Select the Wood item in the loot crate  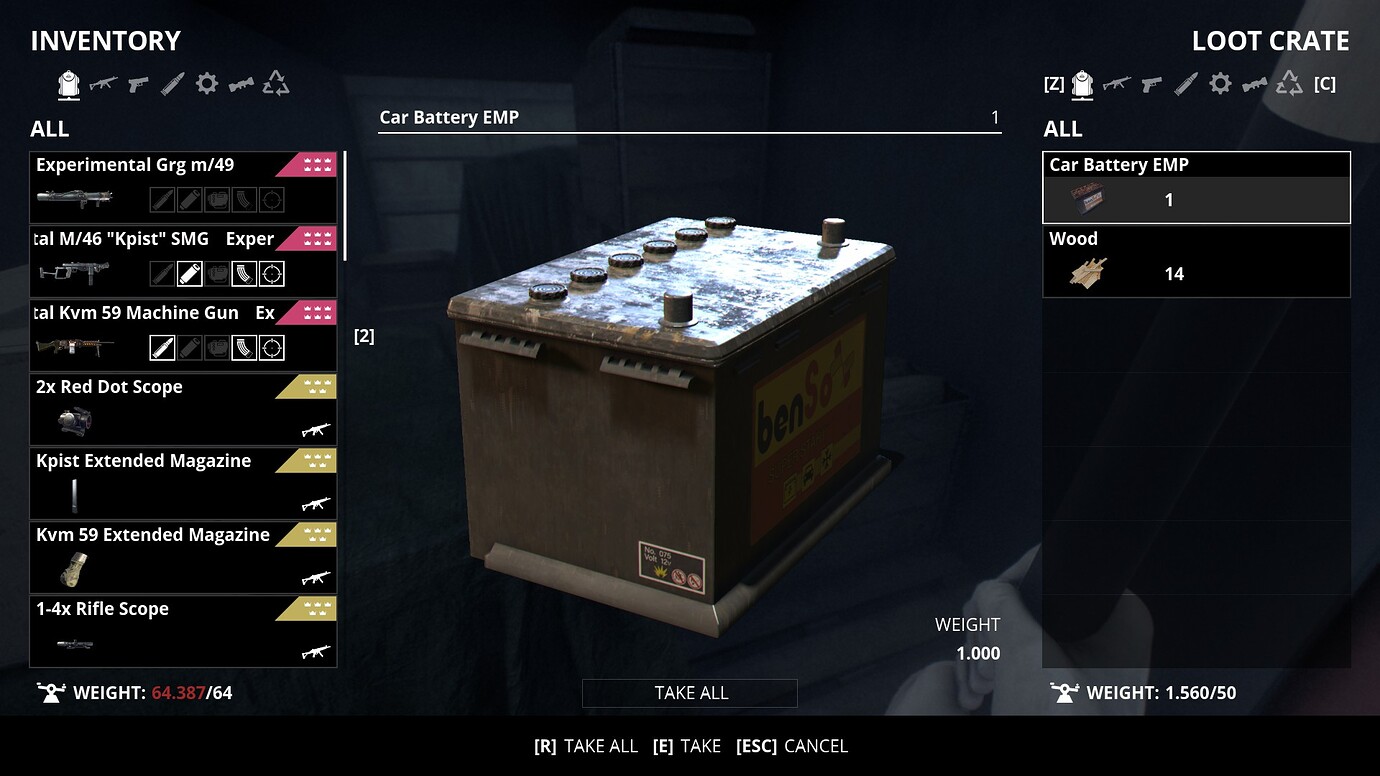pos(1196,260)
